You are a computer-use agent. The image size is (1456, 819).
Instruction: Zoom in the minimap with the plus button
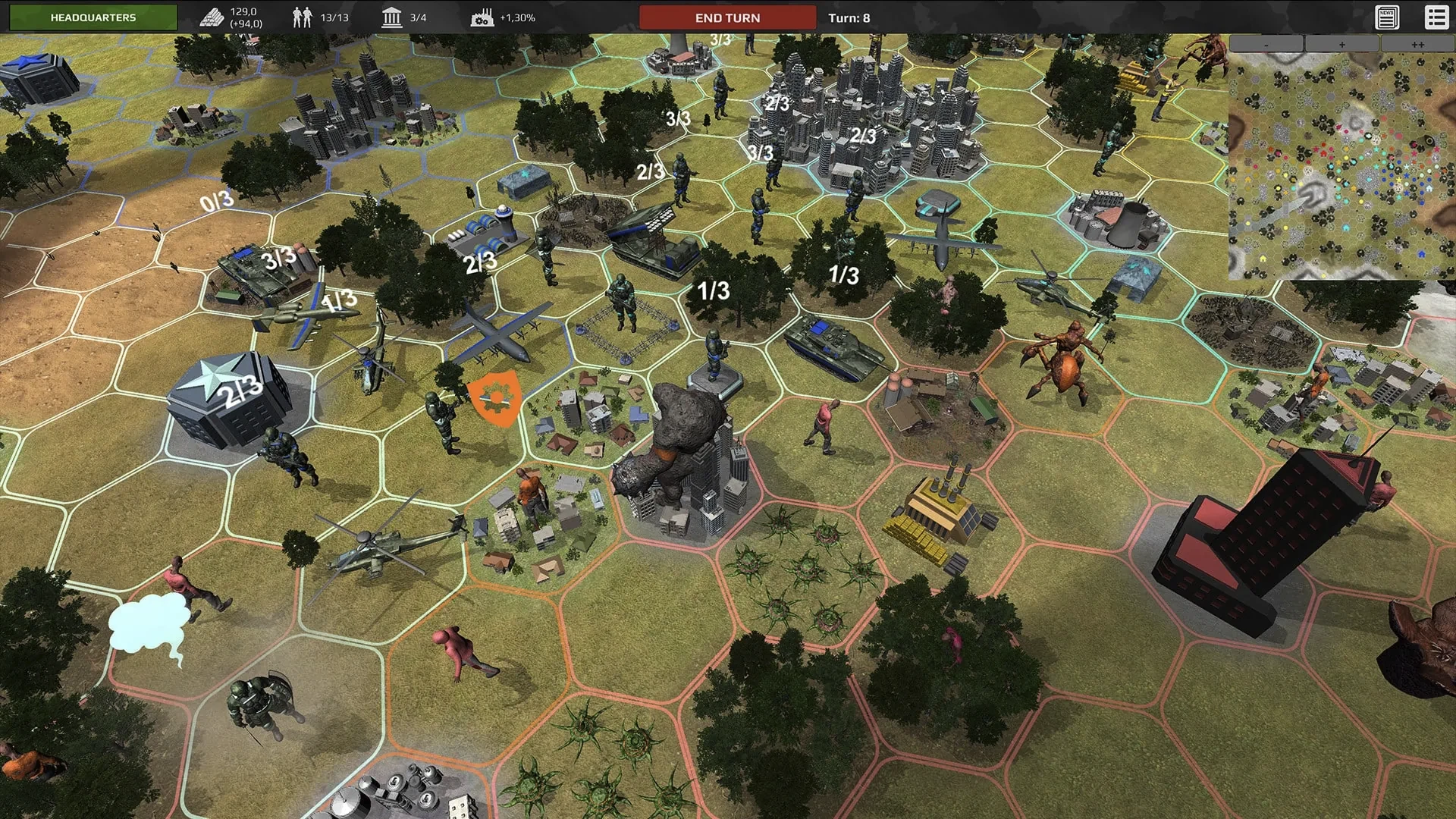[x=1342, y=44]
